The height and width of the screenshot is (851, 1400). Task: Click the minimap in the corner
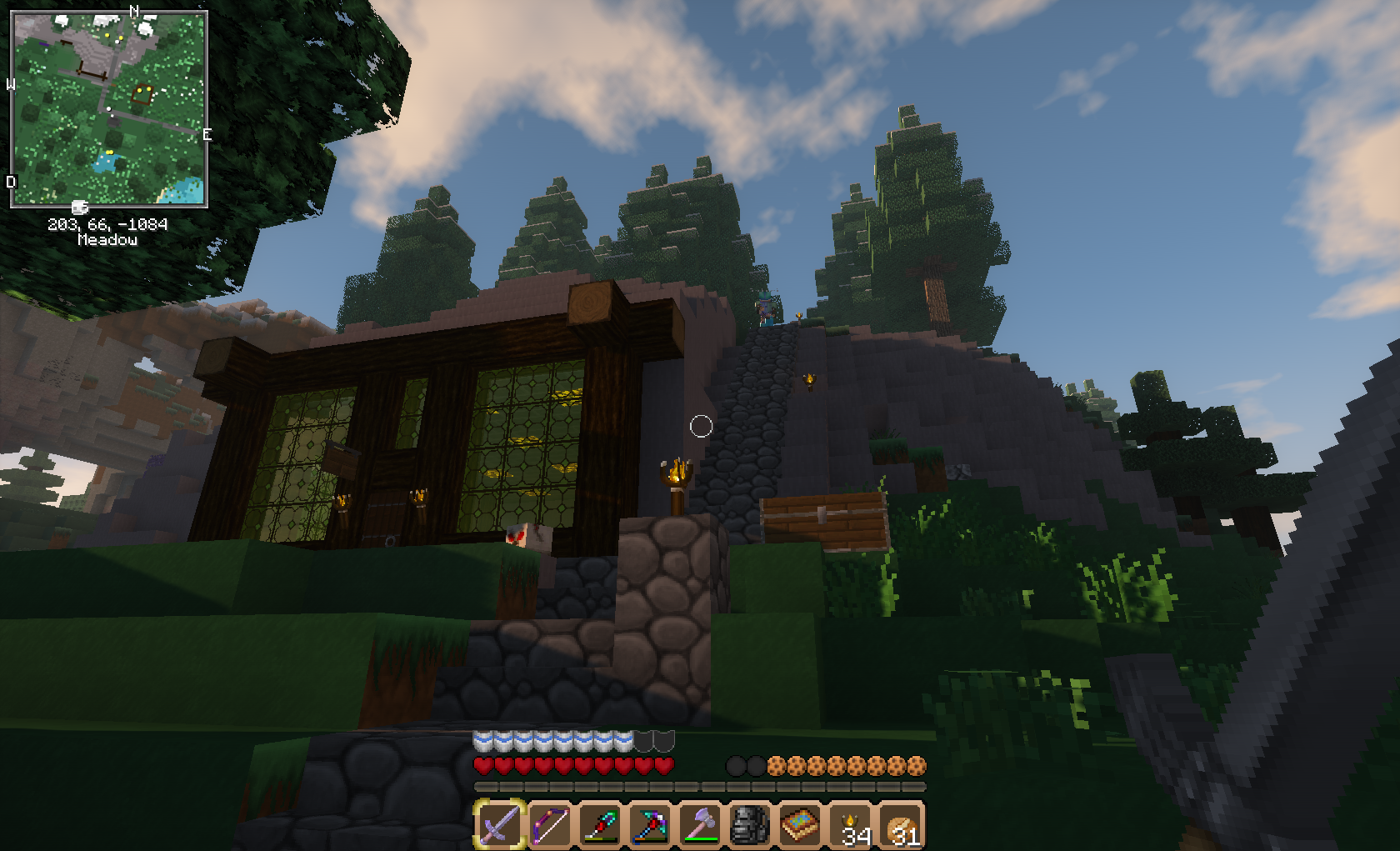[x=108, y=108]
